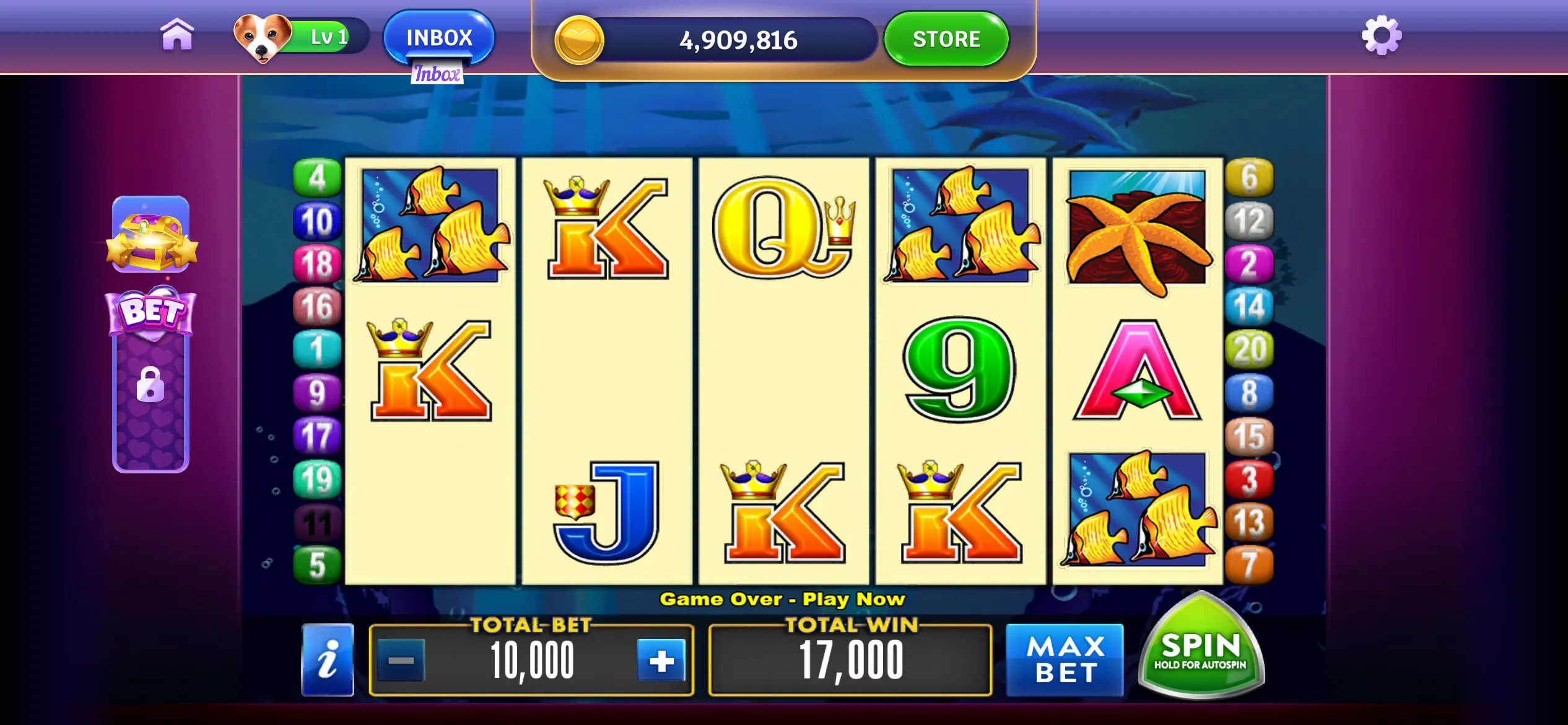Select payline number 20 marker
Viewport: 1568px width, 725px height.
(x=1250, y=349)
